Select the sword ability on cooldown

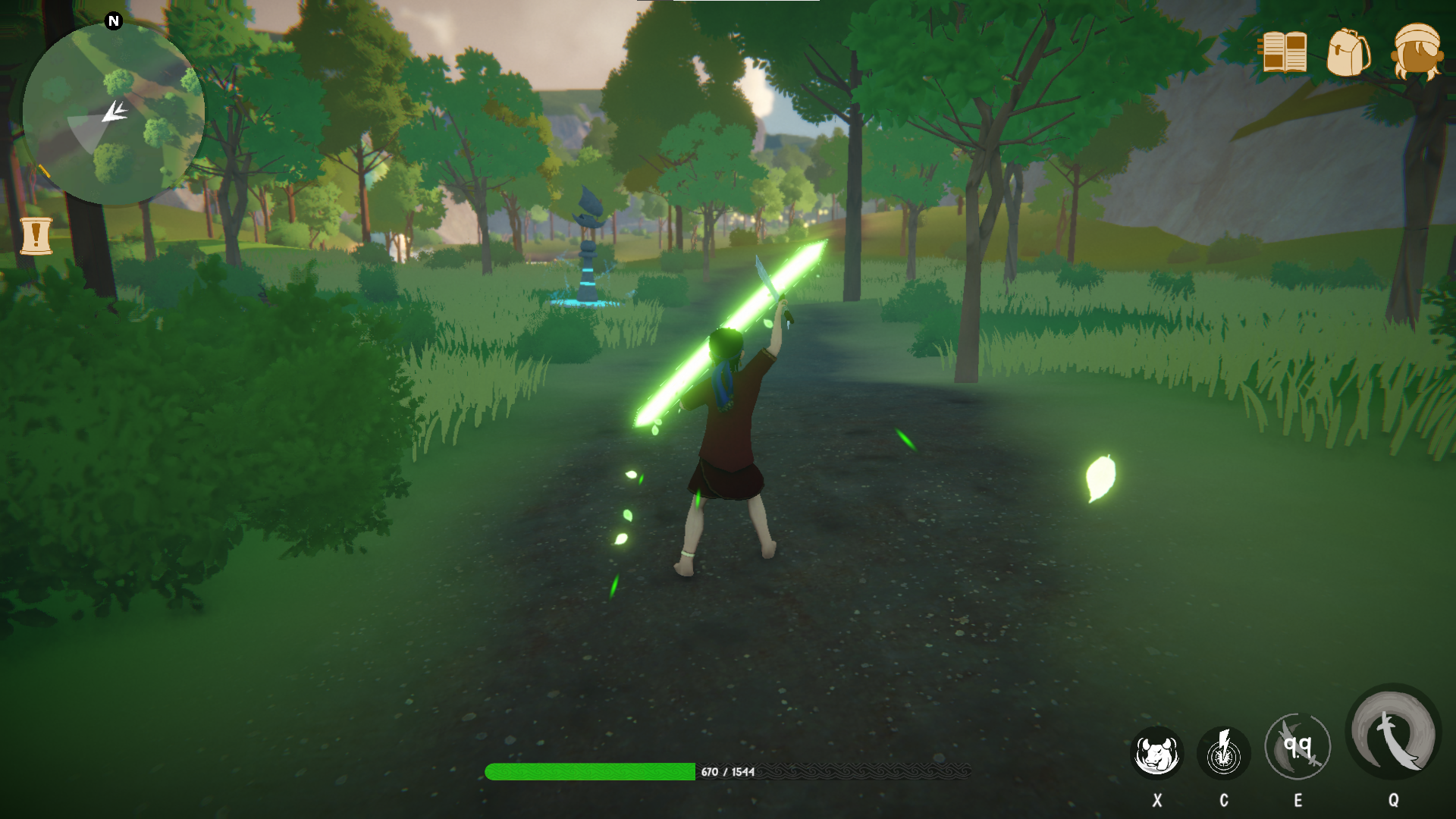pos(1298,747)
